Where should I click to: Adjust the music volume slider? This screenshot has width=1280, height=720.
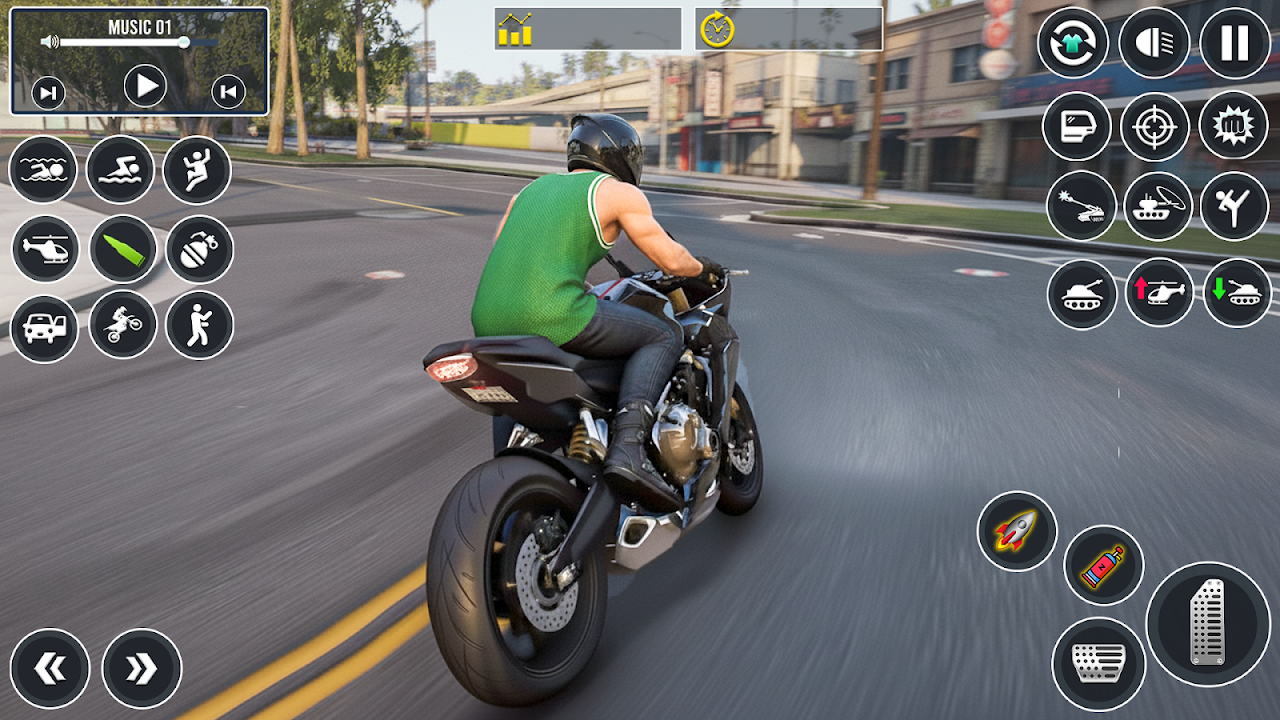pyautogui.click(x=184, y=42)
